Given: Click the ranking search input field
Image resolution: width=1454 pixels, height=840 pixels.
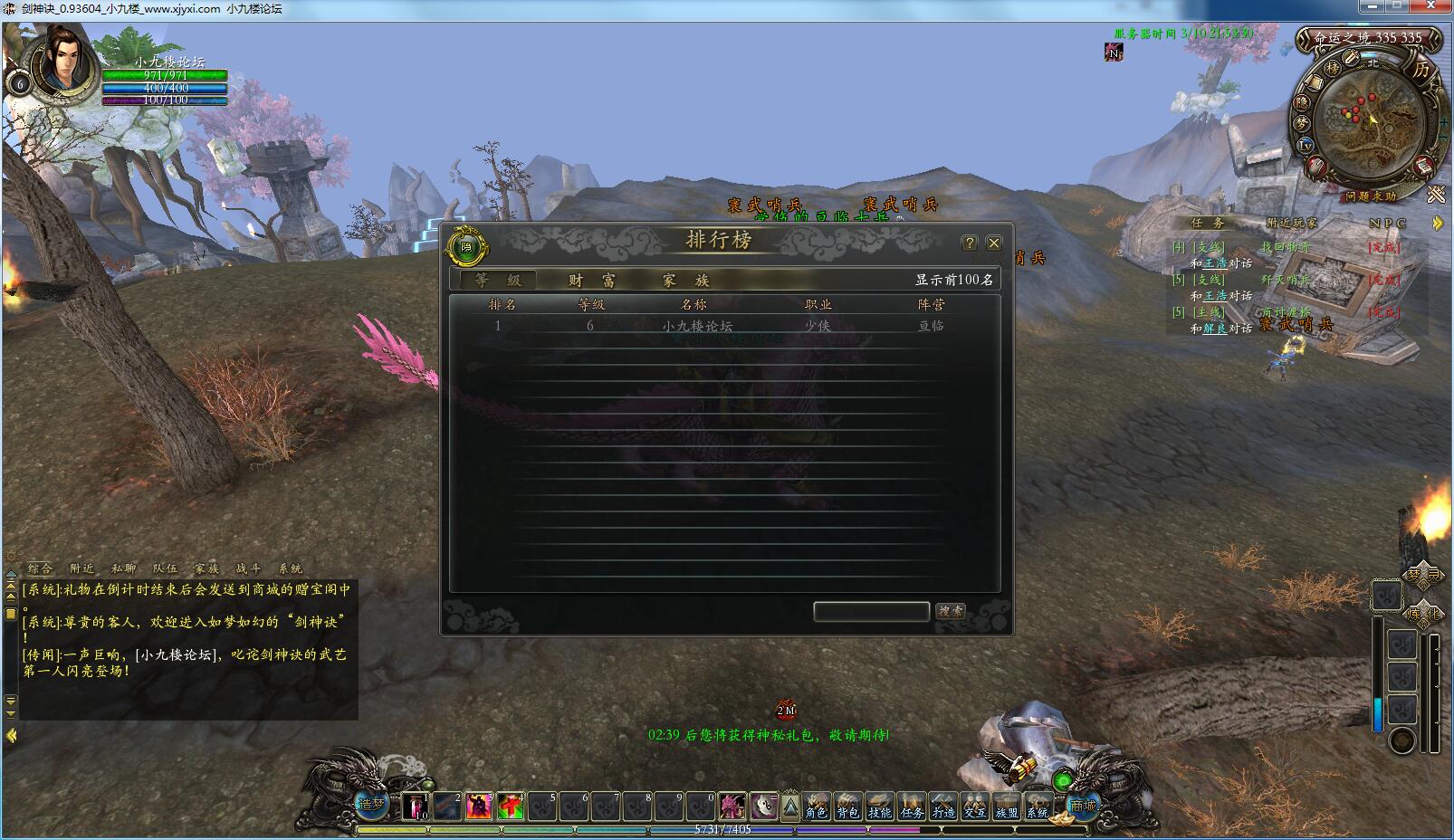Looking at the screenshot, I should [x=871, y=612].
